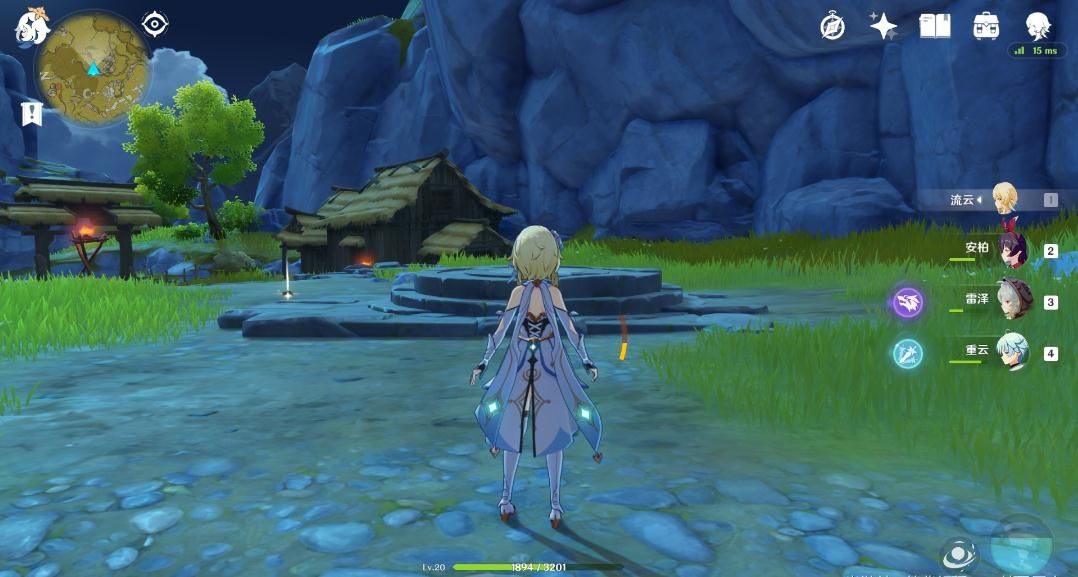
Task: Open the backpack inventory
Action: 986,26
